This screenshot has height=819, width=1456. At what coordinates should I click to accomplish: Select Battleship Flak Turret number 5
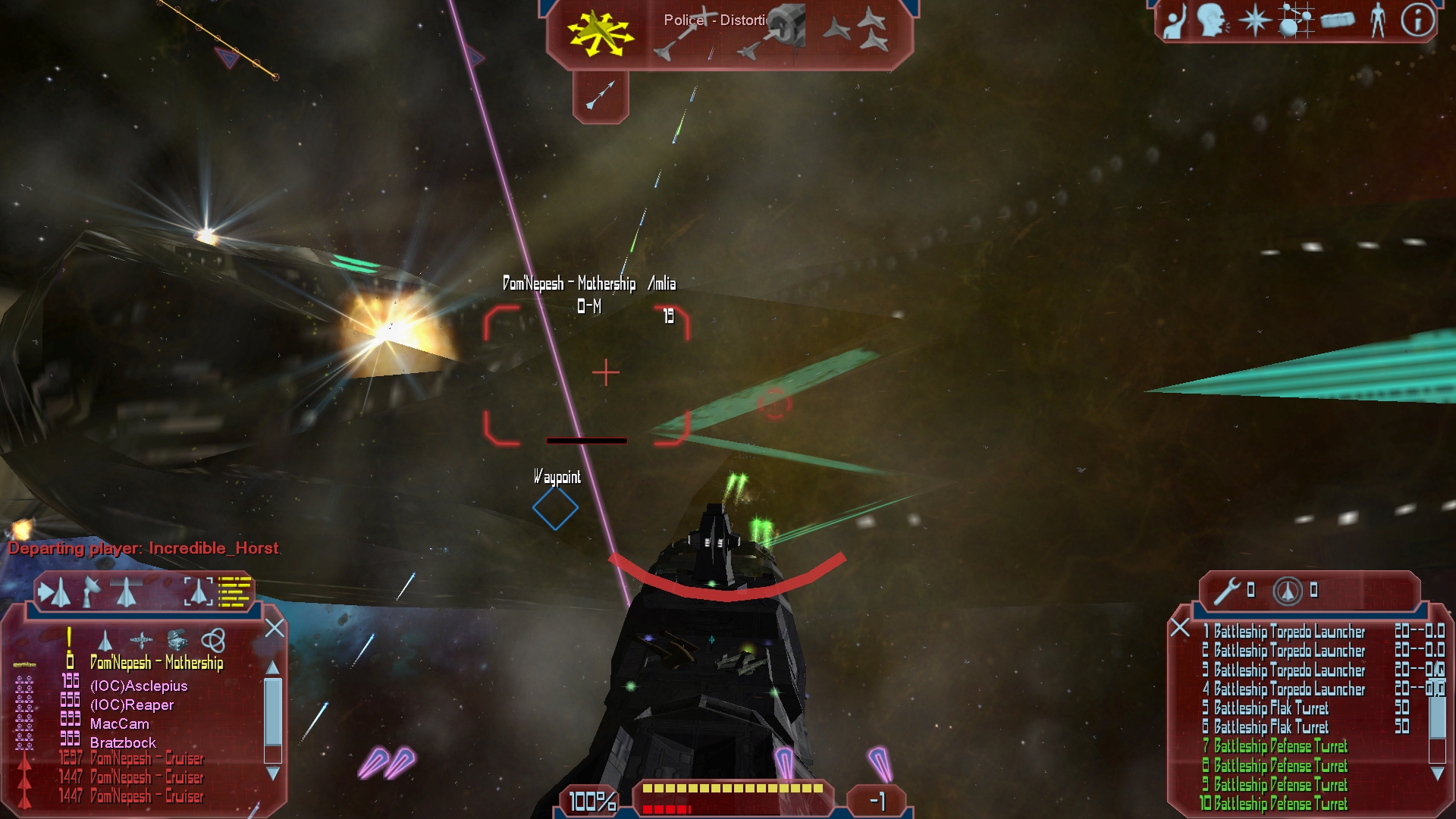pyautogui.click(x=1271, y=708)
